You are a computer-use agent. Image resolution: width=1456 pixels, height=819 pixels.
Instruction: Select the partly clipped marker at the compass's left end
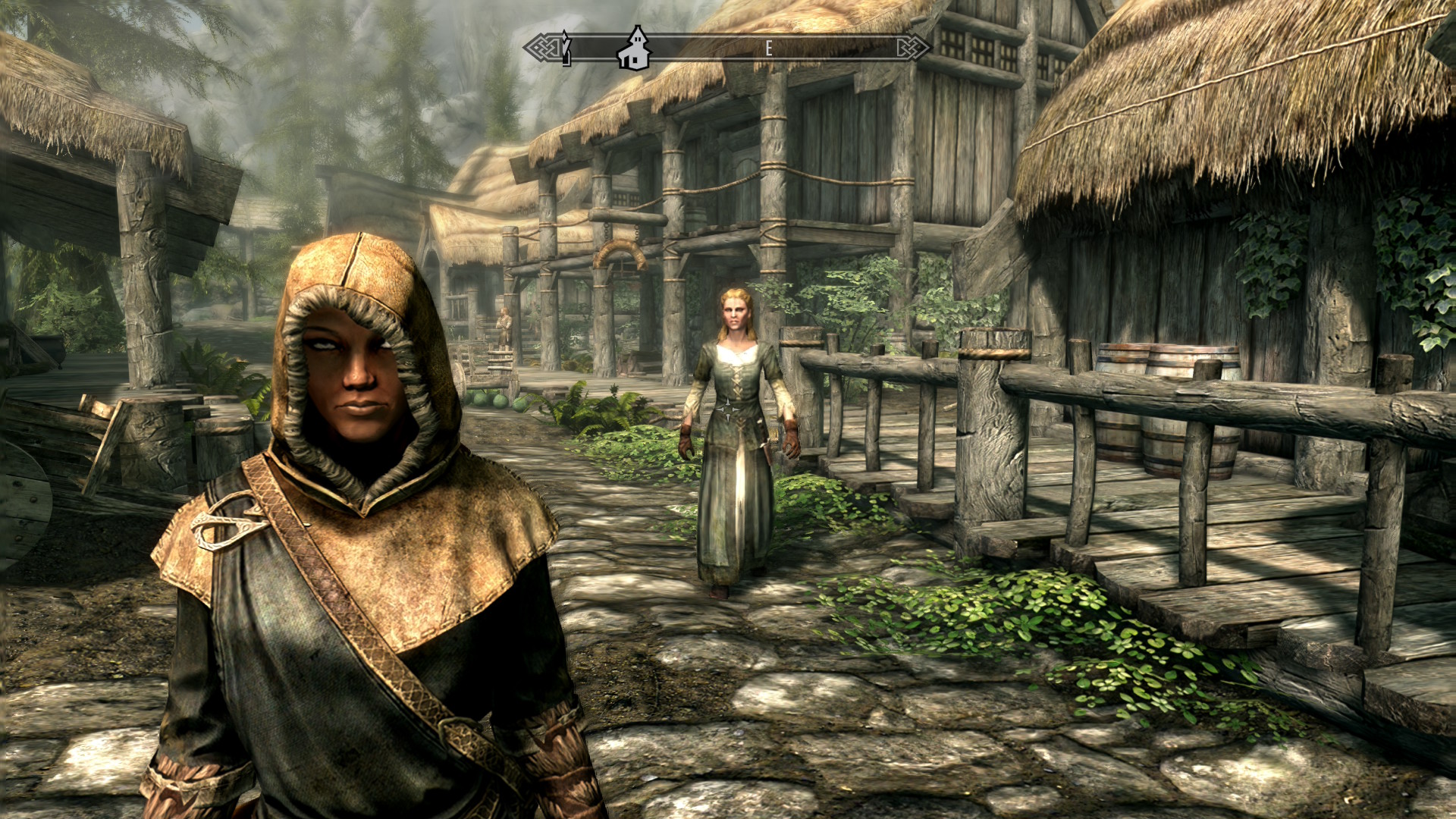click(566, 49)
